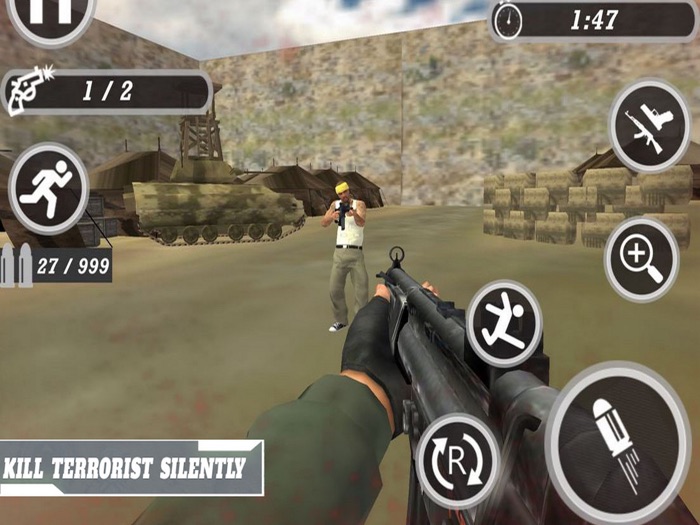
Task: Tap the running man sprint button
Action: [48, 188]
